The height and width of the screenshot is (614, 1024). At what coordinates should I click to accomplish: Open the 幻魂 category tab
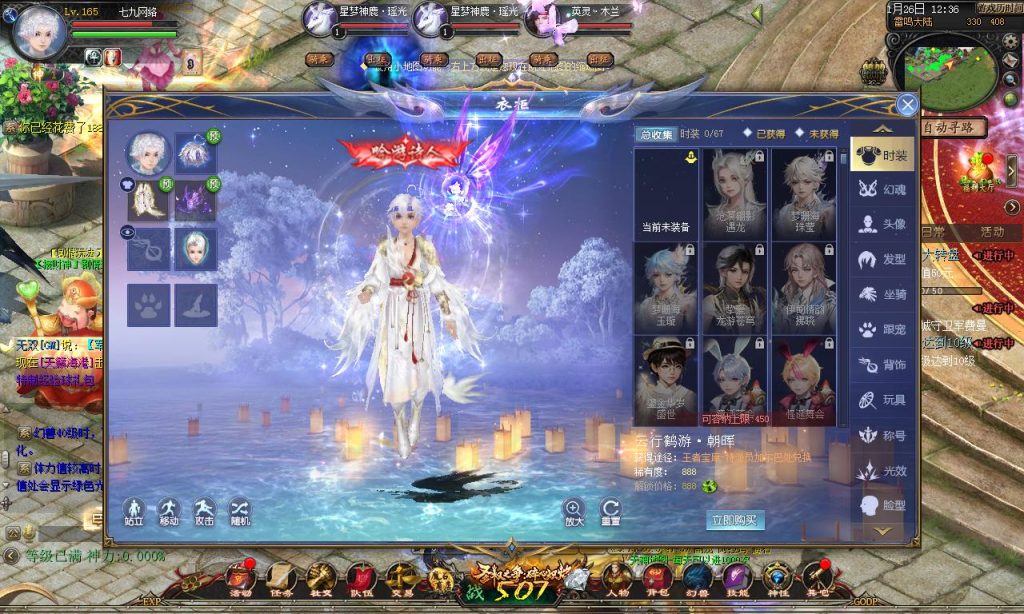pos(881,190)
